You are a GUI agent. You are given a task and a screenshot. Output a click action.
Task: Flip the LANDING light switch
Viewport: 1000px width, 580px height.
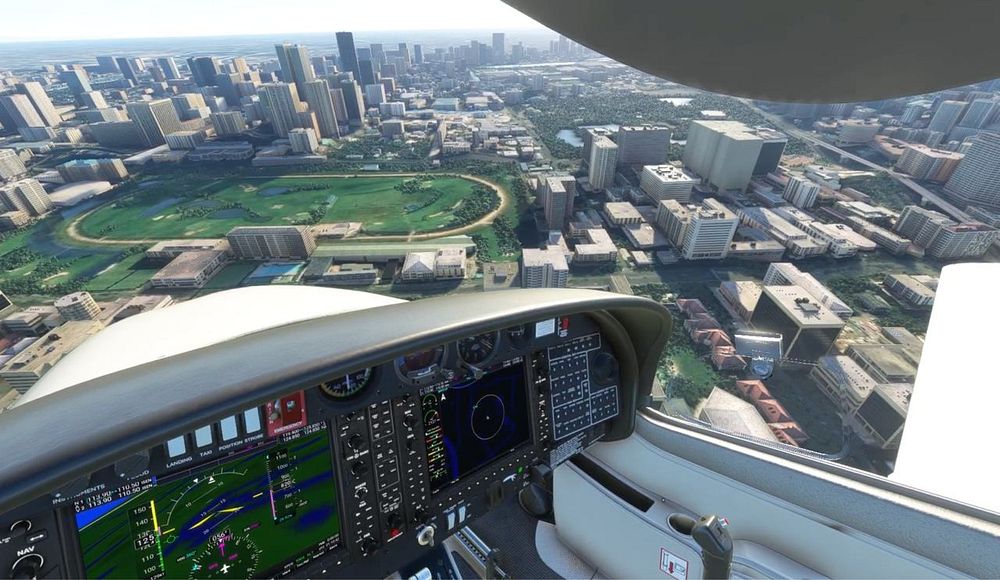click(x=177, y=446)
